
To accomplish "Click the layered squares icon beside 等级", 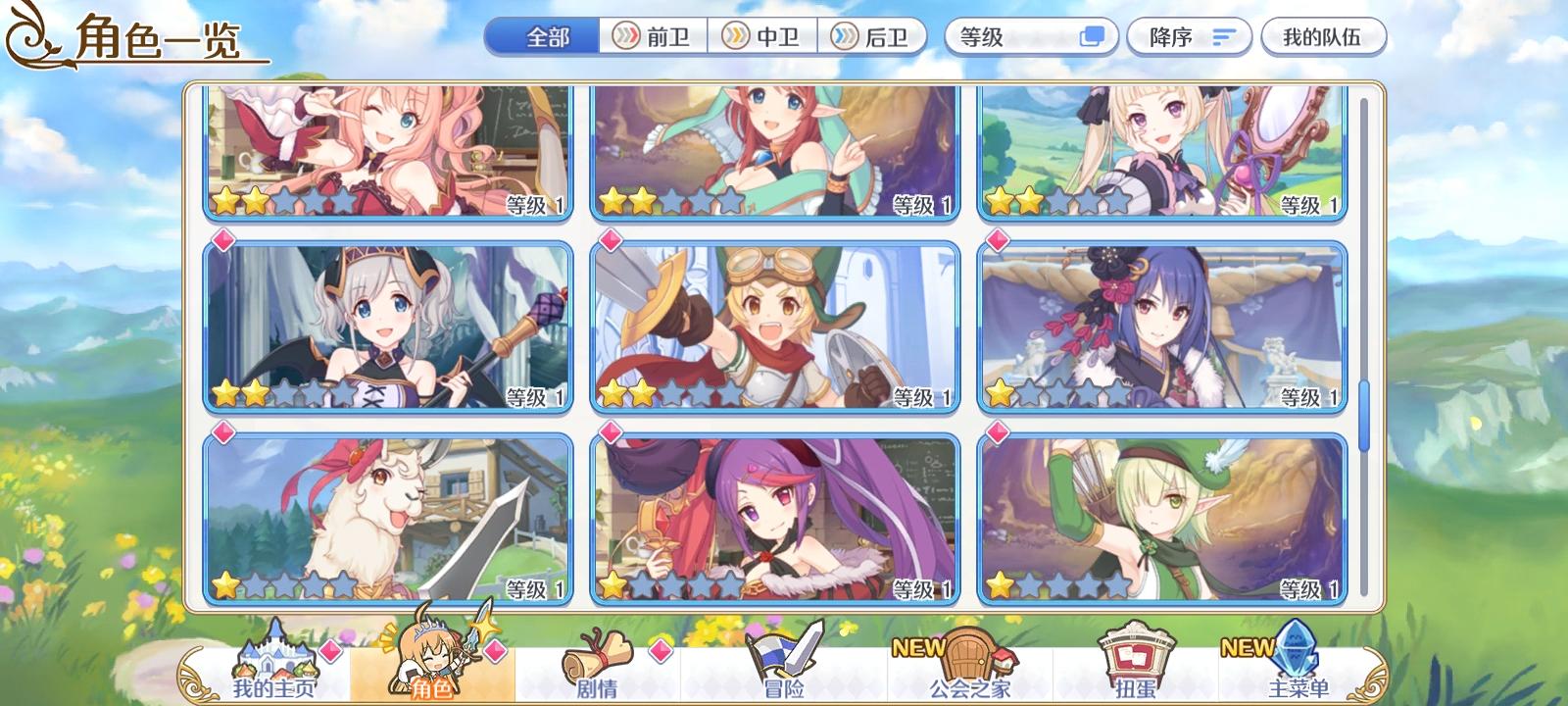I will click(1088, 36).
